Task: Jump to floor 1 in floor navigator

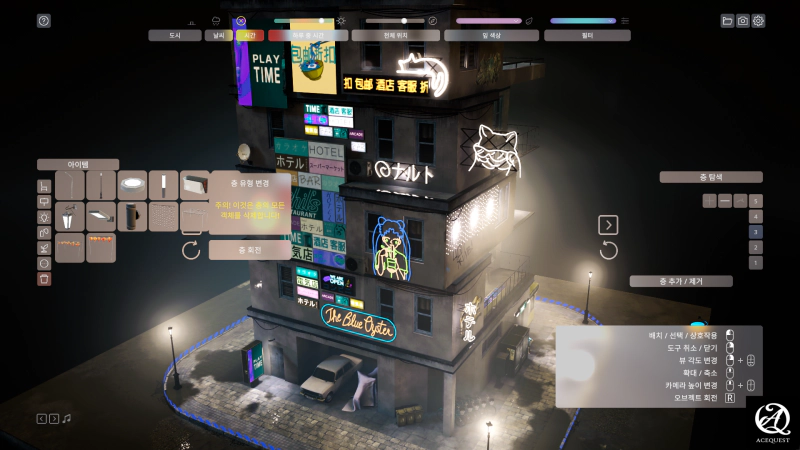Action: click(x=756, y=262)
